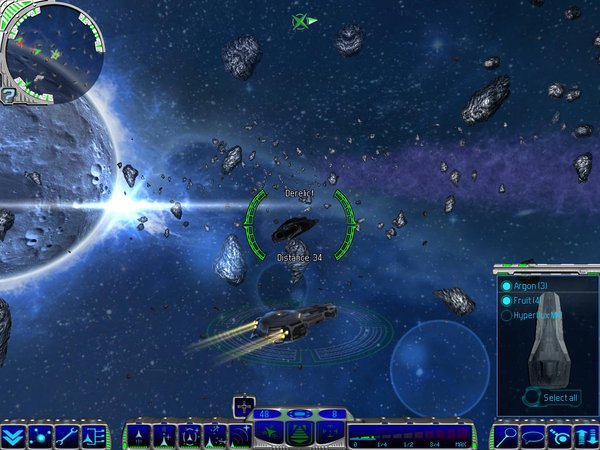Viewport: 600px width, 450px height.
Task: Select the green ship formation icon
Action: coord(271,433)
